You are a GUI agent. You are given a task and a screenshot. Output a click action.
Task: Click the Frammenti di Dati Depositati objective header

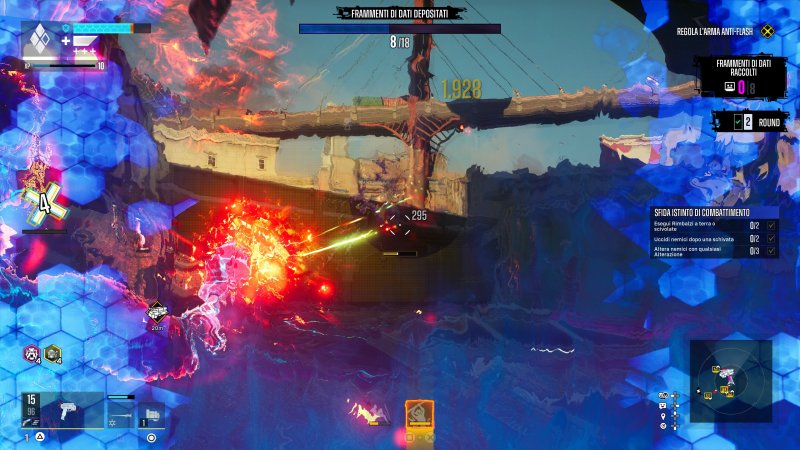point(399,13)
